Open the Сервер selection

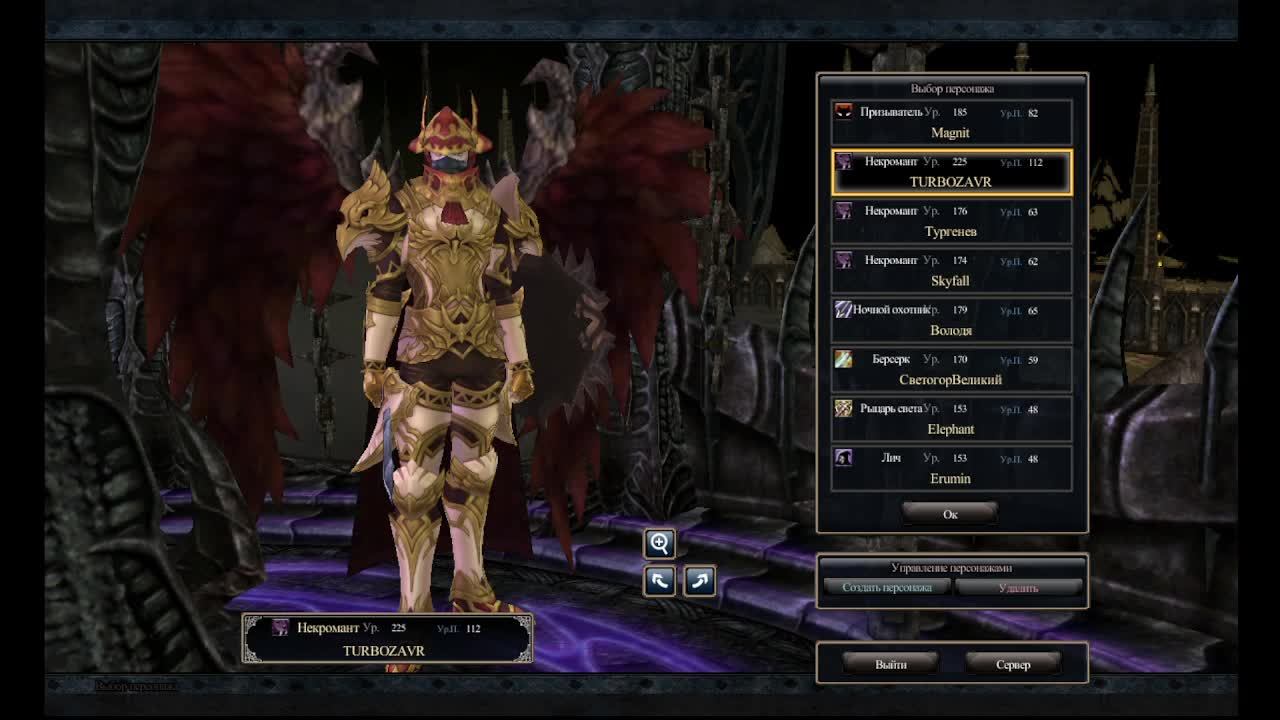1013,664
